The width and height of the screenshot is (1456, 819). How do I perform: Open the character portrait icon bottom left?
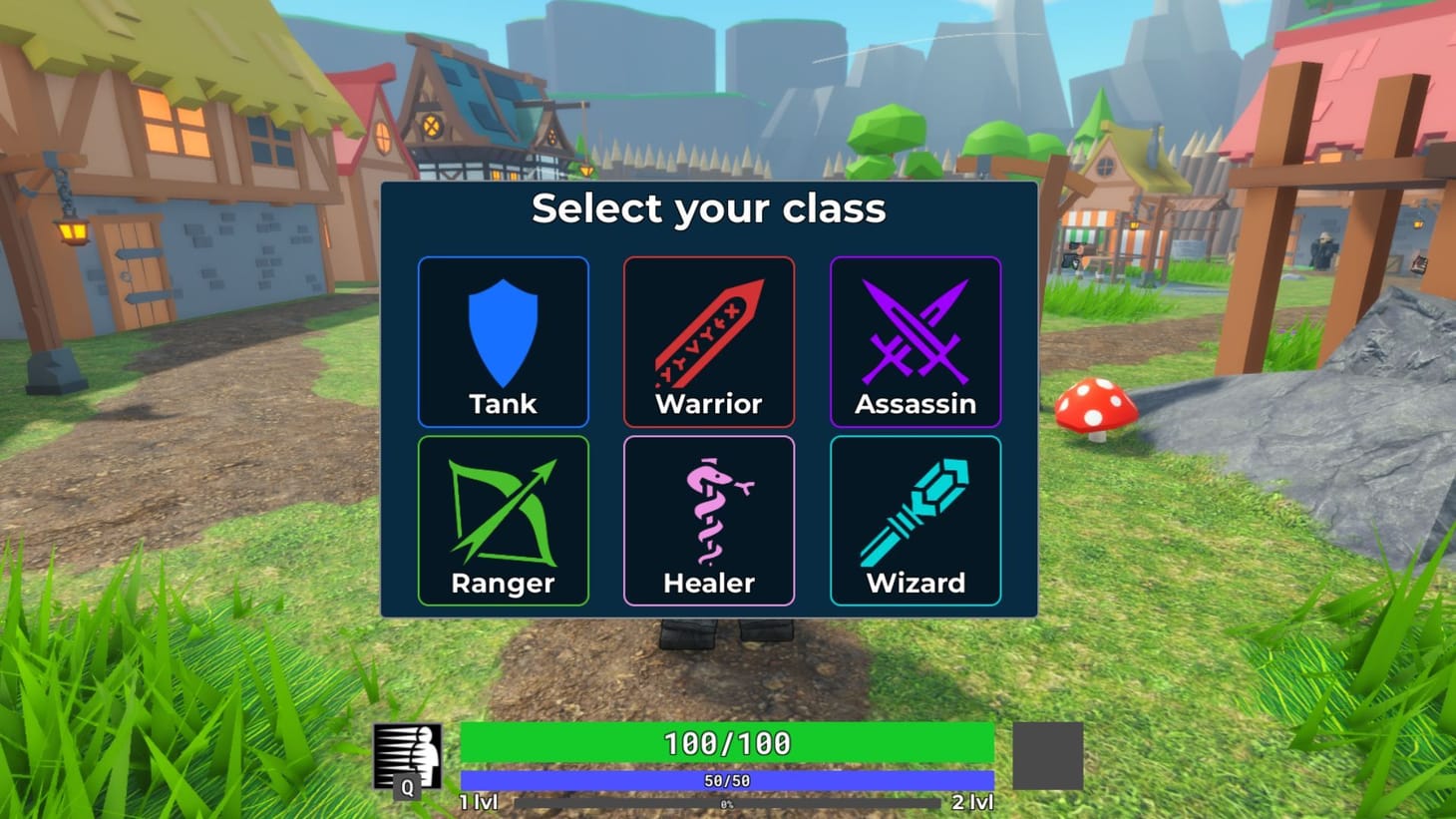tap(409, 748)
